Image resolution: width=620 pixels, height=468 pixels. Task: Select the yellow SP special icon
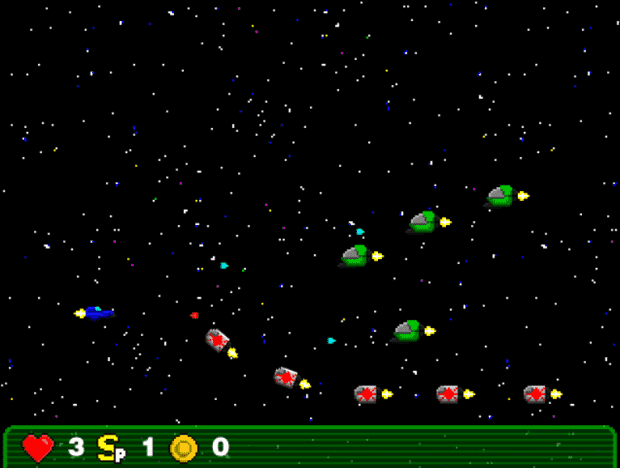110,446
